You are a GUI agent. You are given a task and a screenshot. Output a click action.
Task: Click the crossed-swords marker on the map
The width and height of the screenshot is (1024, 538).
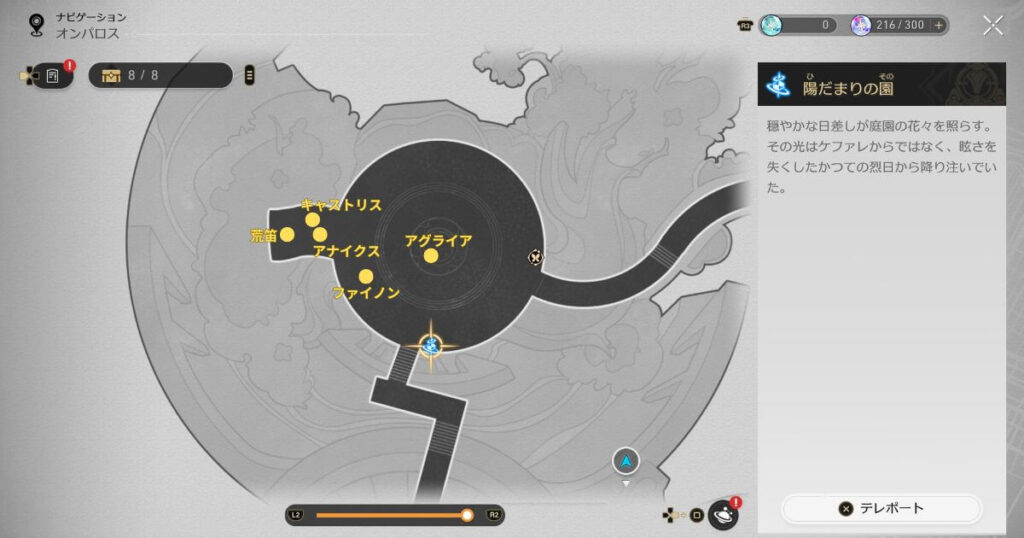[536, 257]
